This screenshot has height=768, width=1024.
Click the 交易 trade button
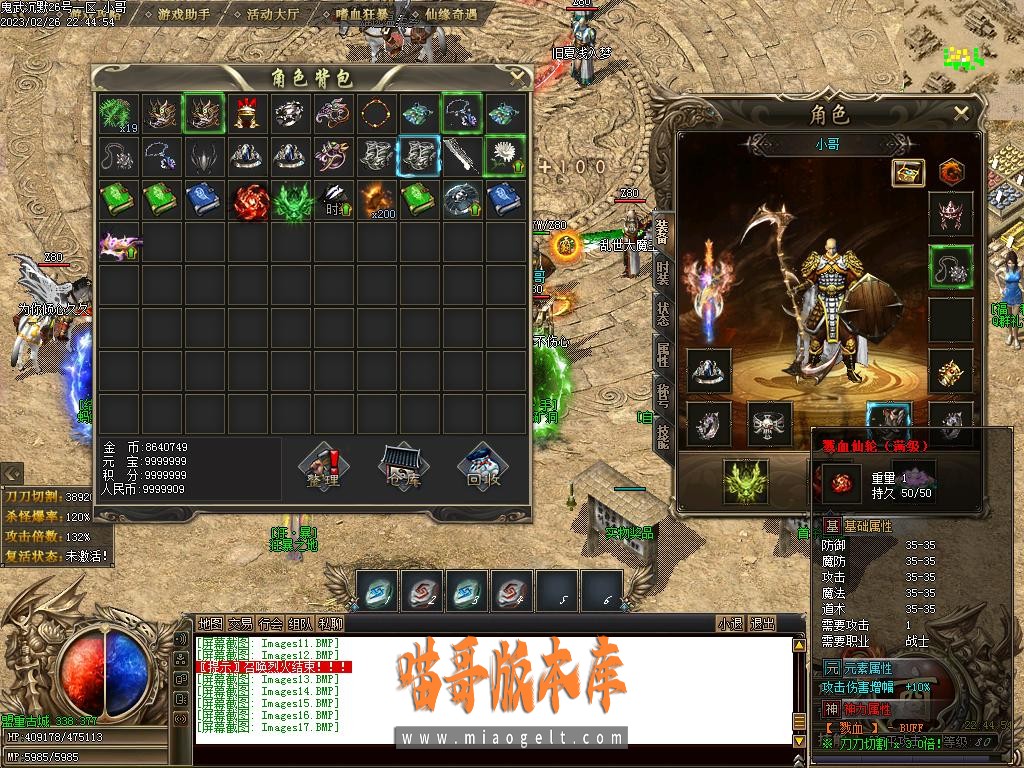pos(240,623)
